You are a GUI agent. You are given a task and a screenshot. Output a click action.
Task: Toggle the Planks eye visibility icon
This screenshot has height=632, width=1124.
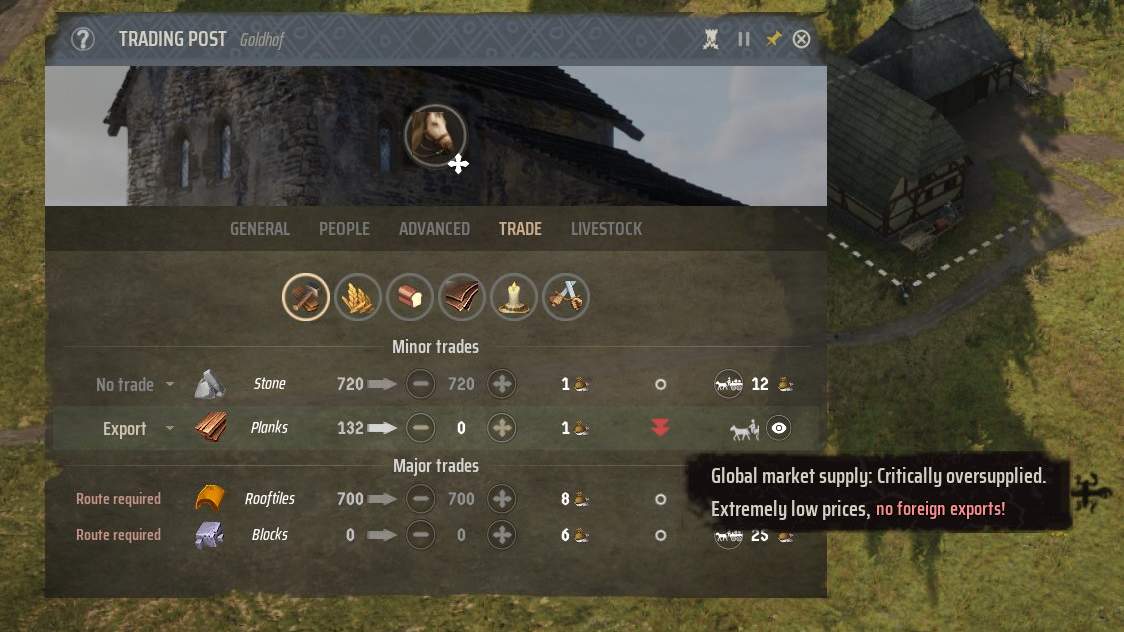coord(779,429)
